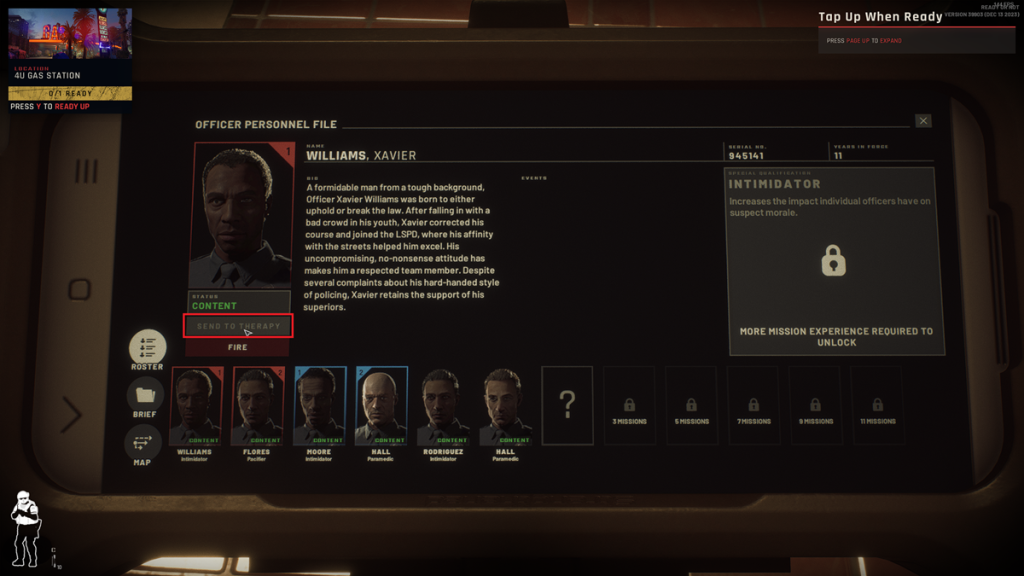
Task: Switch to the Brief tab
Action: click(x=146, y=397)
